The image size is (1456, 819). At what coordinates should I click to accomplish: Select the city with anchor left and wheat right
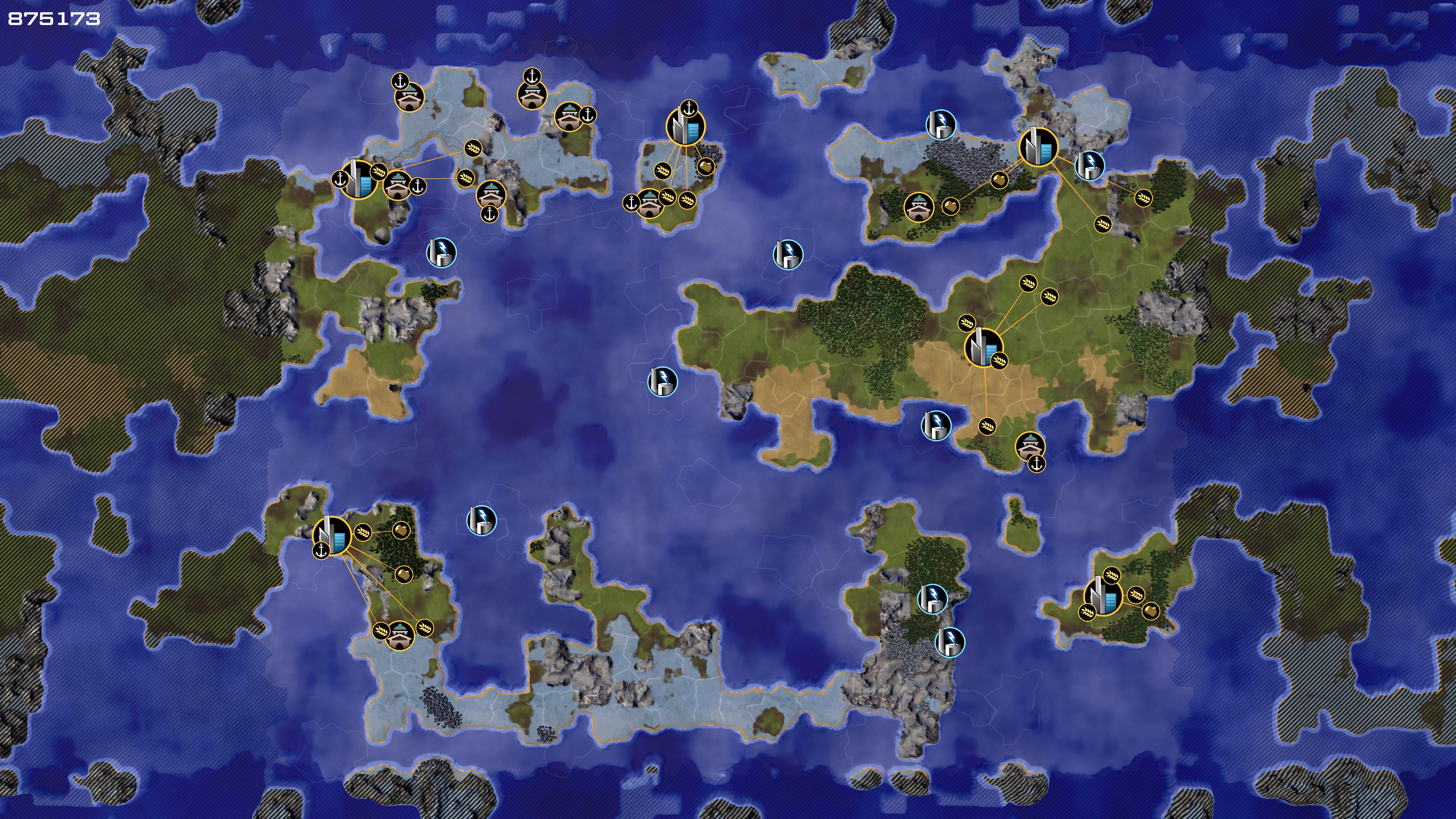(358, 179)
